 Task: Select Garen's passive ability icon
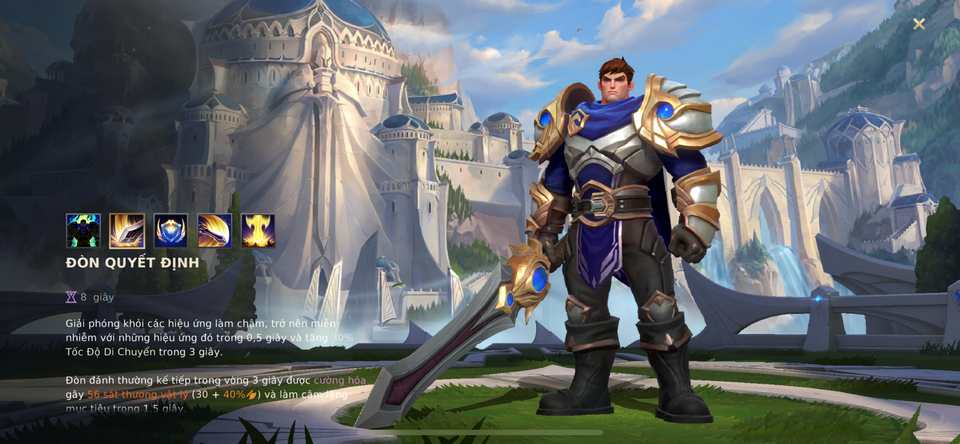pos(83,231)
